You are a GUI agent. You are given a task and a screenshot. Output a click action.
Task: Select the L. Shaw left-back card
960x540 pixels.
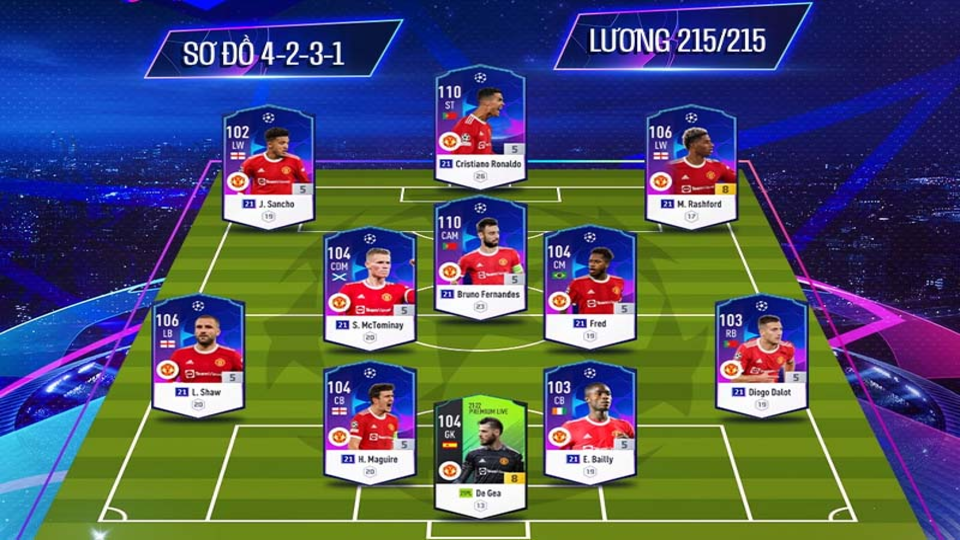click(x=198, y=355)
